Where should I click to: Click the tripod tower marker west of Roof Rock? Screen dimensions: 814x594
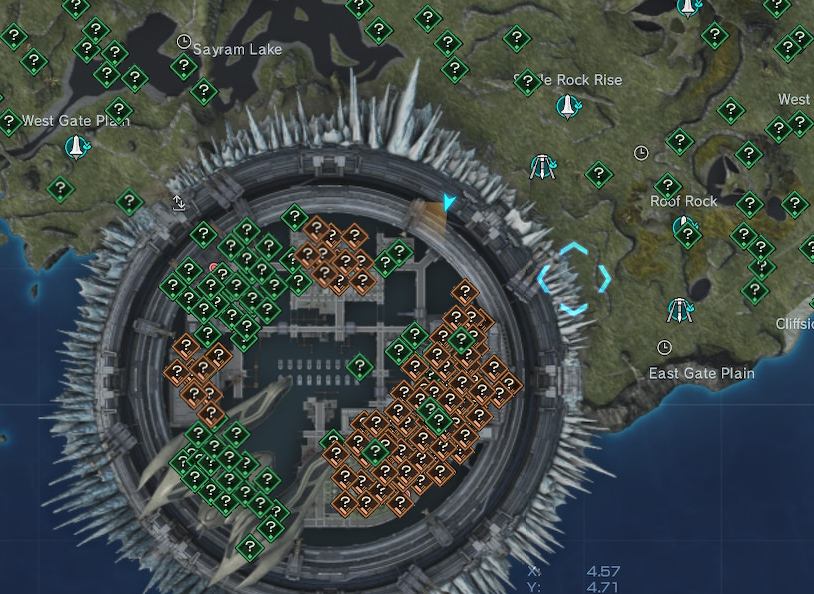click(x=543, y=167)
